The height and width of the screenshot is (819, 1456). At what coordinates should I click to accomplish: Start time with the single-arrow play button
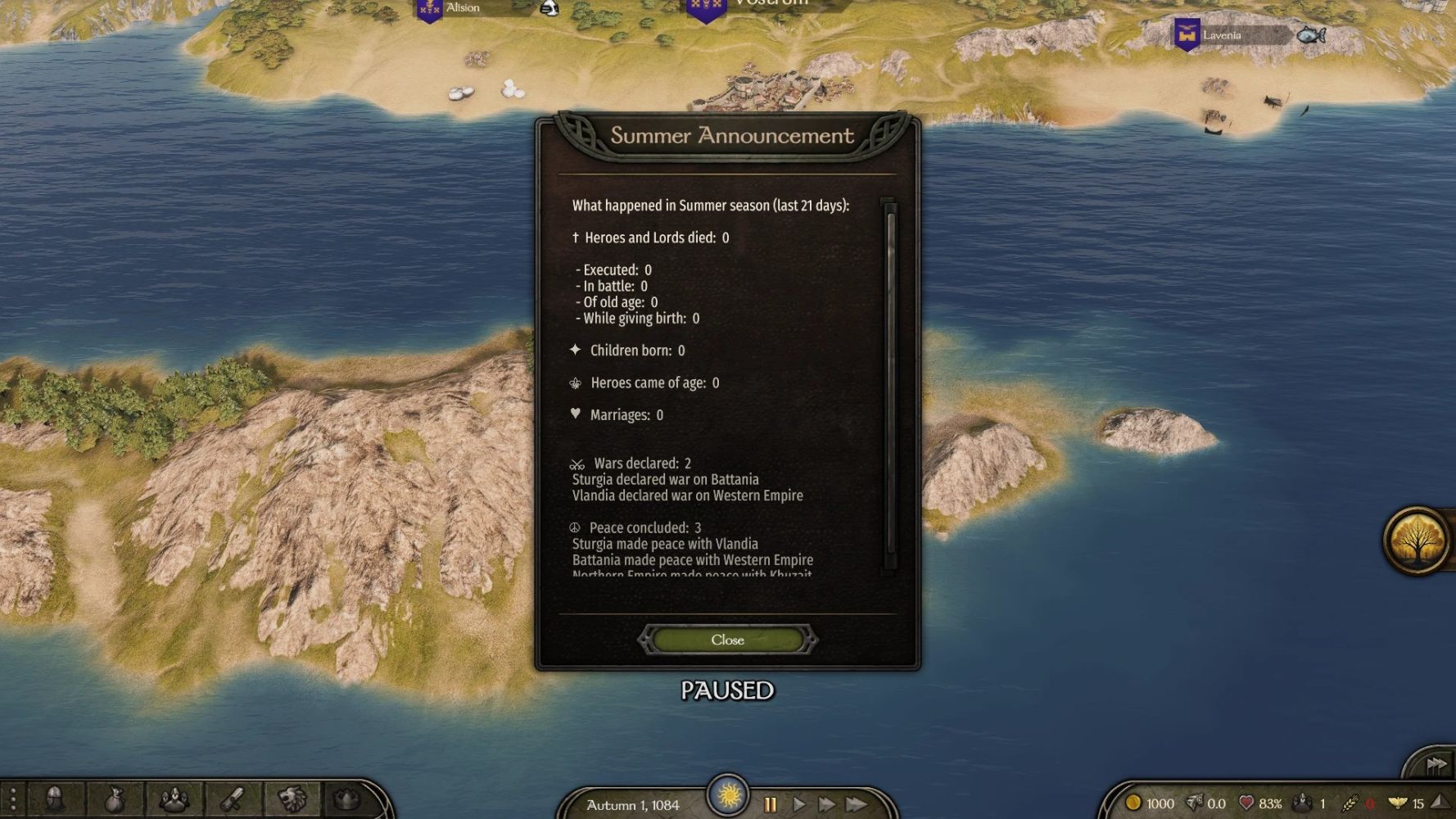[798, 804]
